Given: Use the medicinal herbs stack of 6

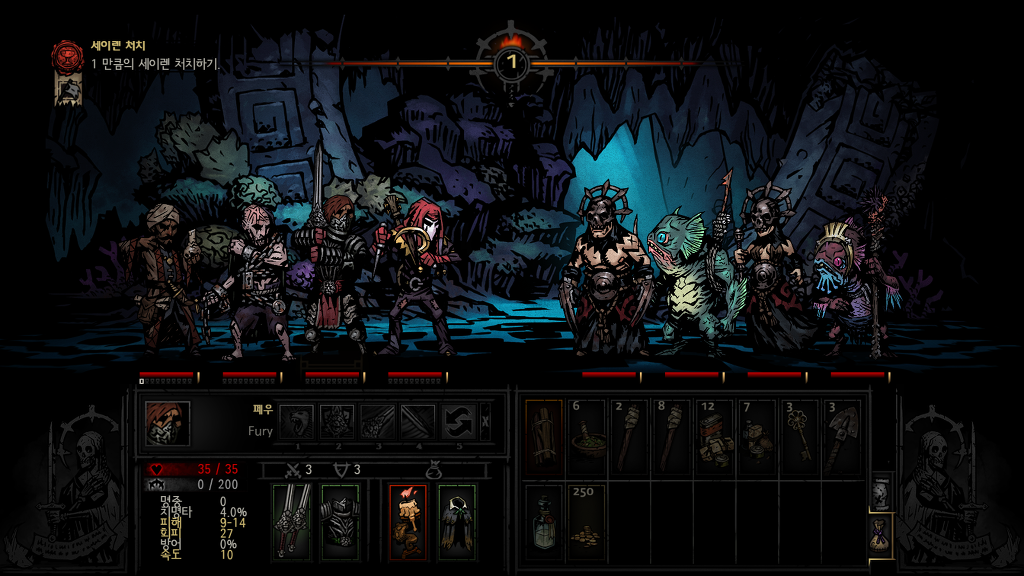Looking at the screenshot, I should tap(587, 437).
